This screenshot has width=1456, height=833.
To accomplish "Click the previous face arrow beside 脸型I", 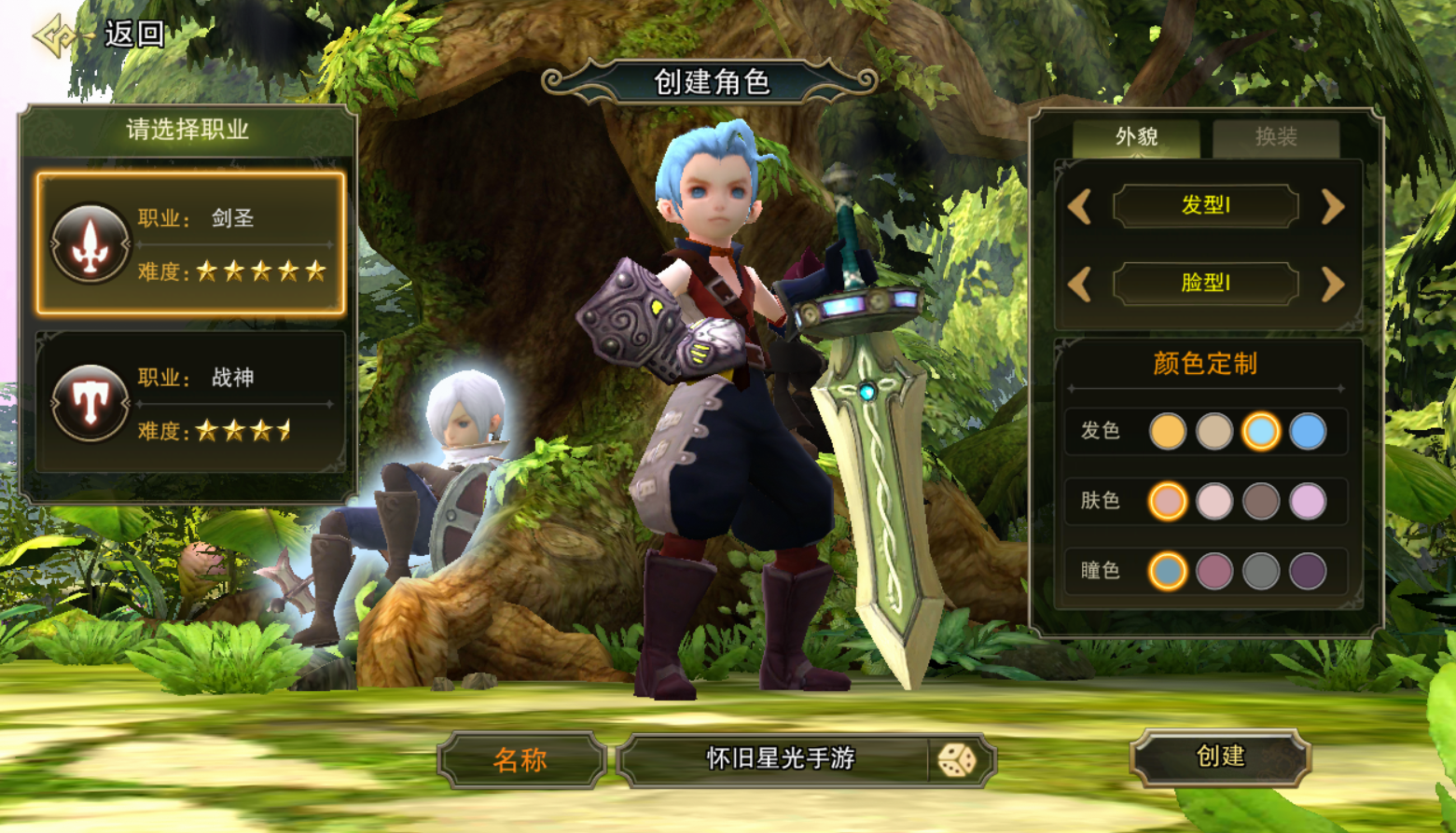I will click(1080, 284).
